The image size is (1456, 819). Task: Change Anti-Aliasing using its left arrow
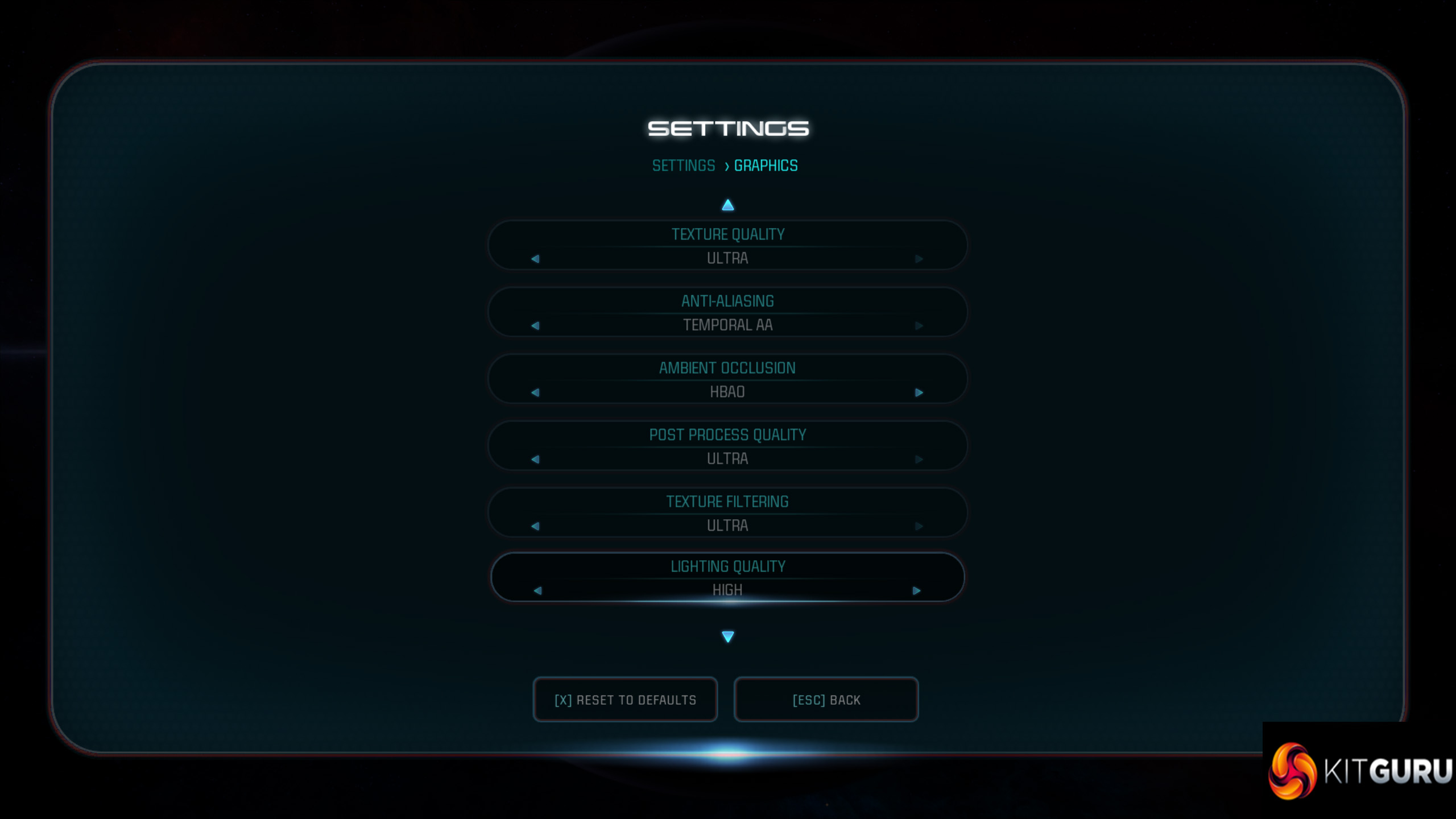click(x=535, y=326)
